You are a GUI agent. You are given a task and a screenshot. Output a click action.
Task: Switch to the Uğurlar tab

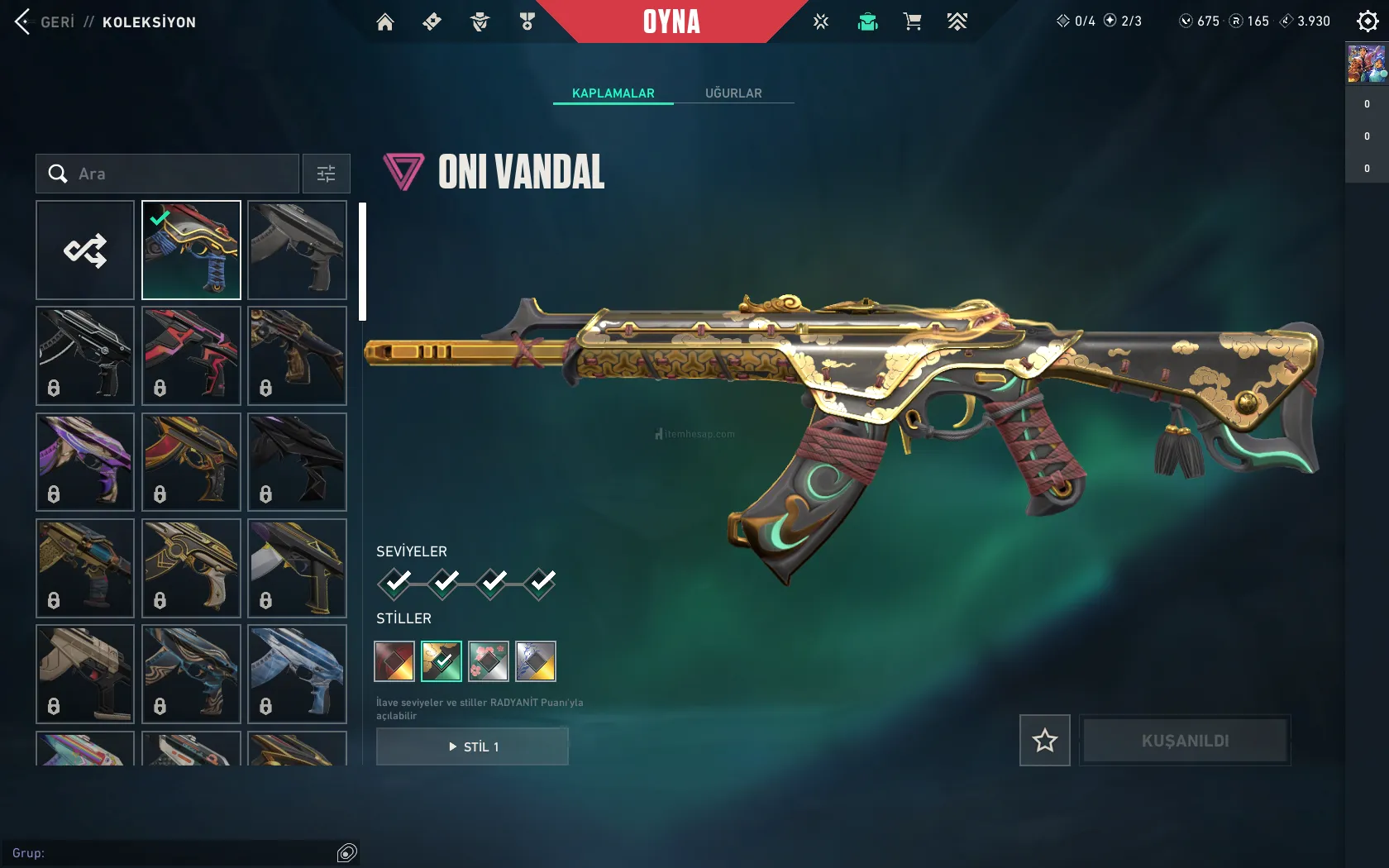coord(733,93)
